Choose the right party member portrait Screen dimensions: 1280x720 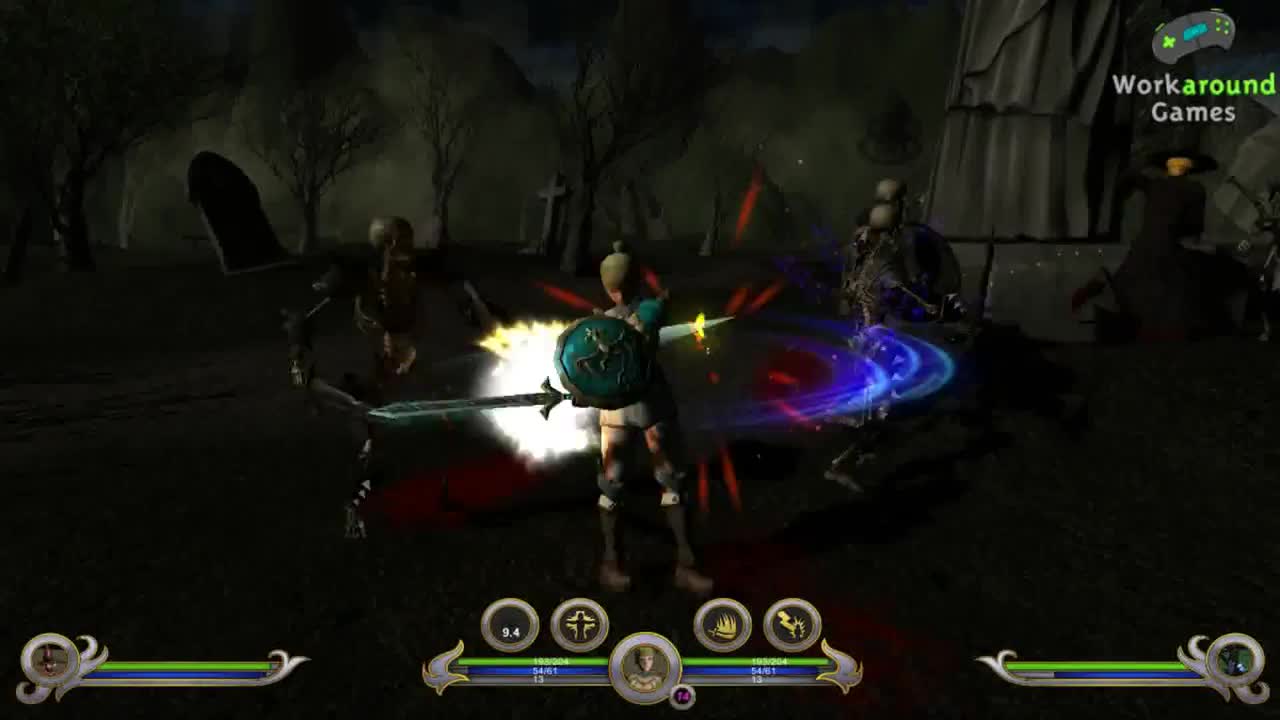1233,661
